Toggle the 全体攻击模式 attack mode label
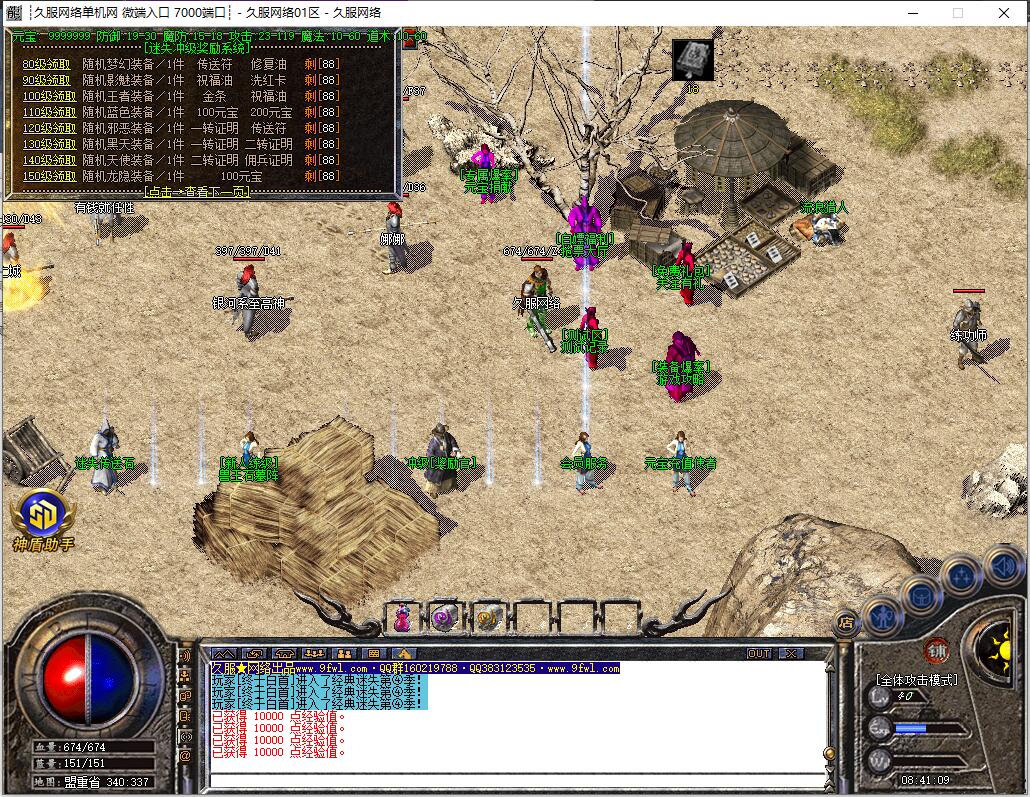 pyautogui.click(x=916, y=680)
